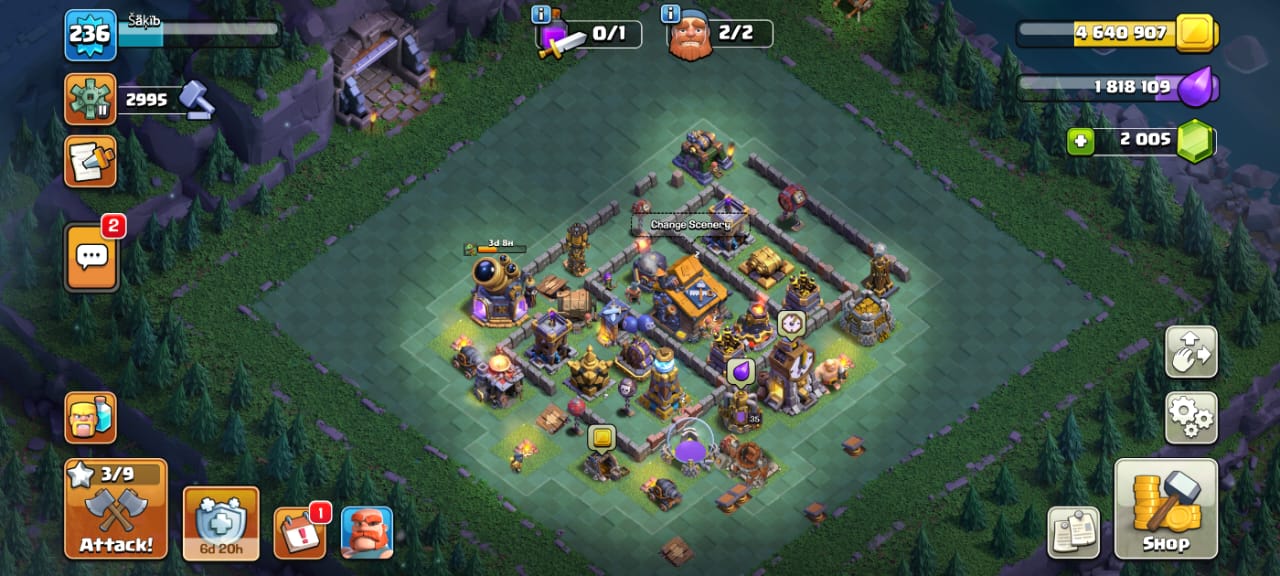1280x576 pixels.
Task: Open the gear icon beside 2995 hammers
Action: coord(90,99)
